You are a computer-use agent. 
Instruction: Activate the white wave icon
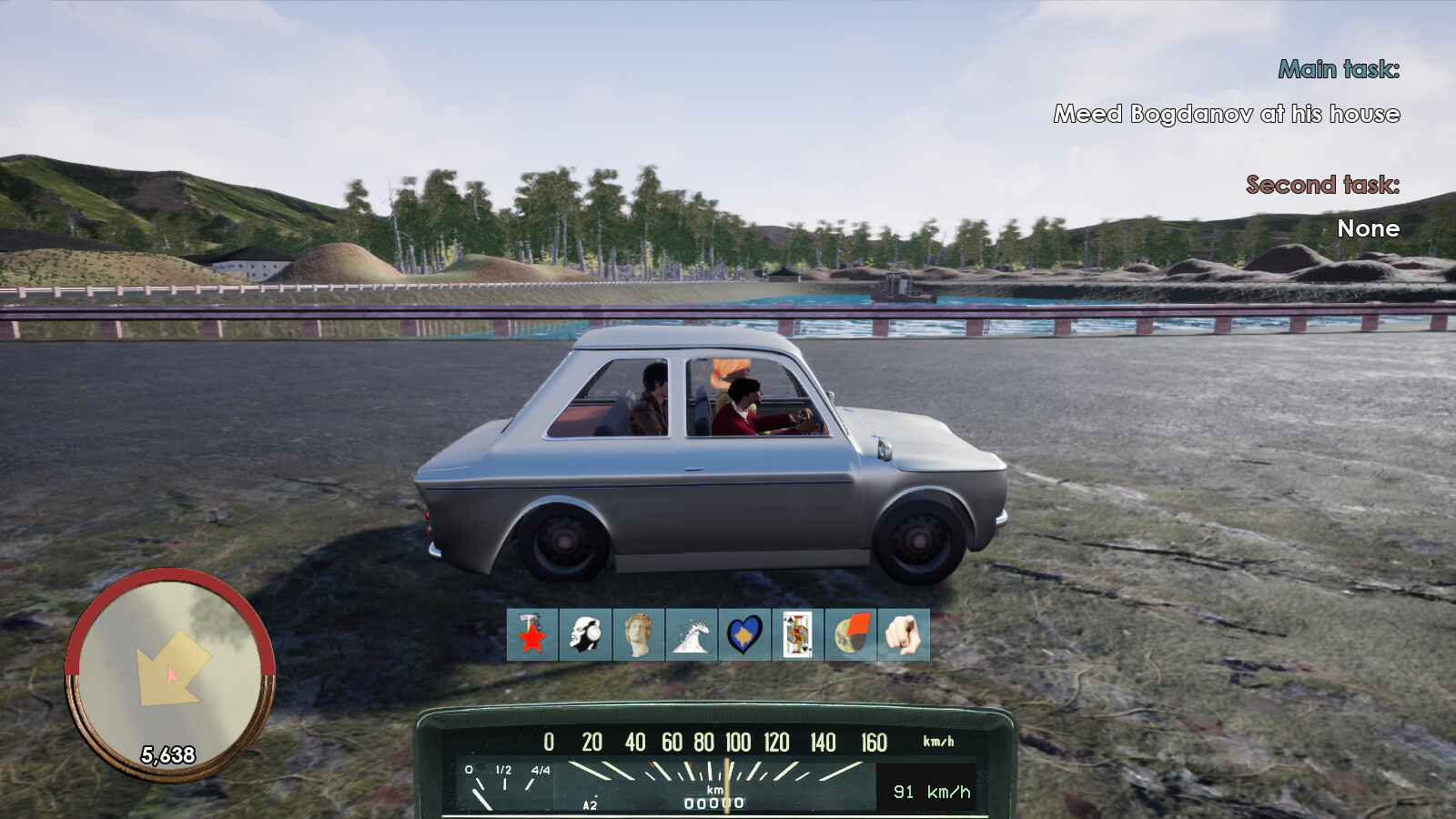[692, 634]
